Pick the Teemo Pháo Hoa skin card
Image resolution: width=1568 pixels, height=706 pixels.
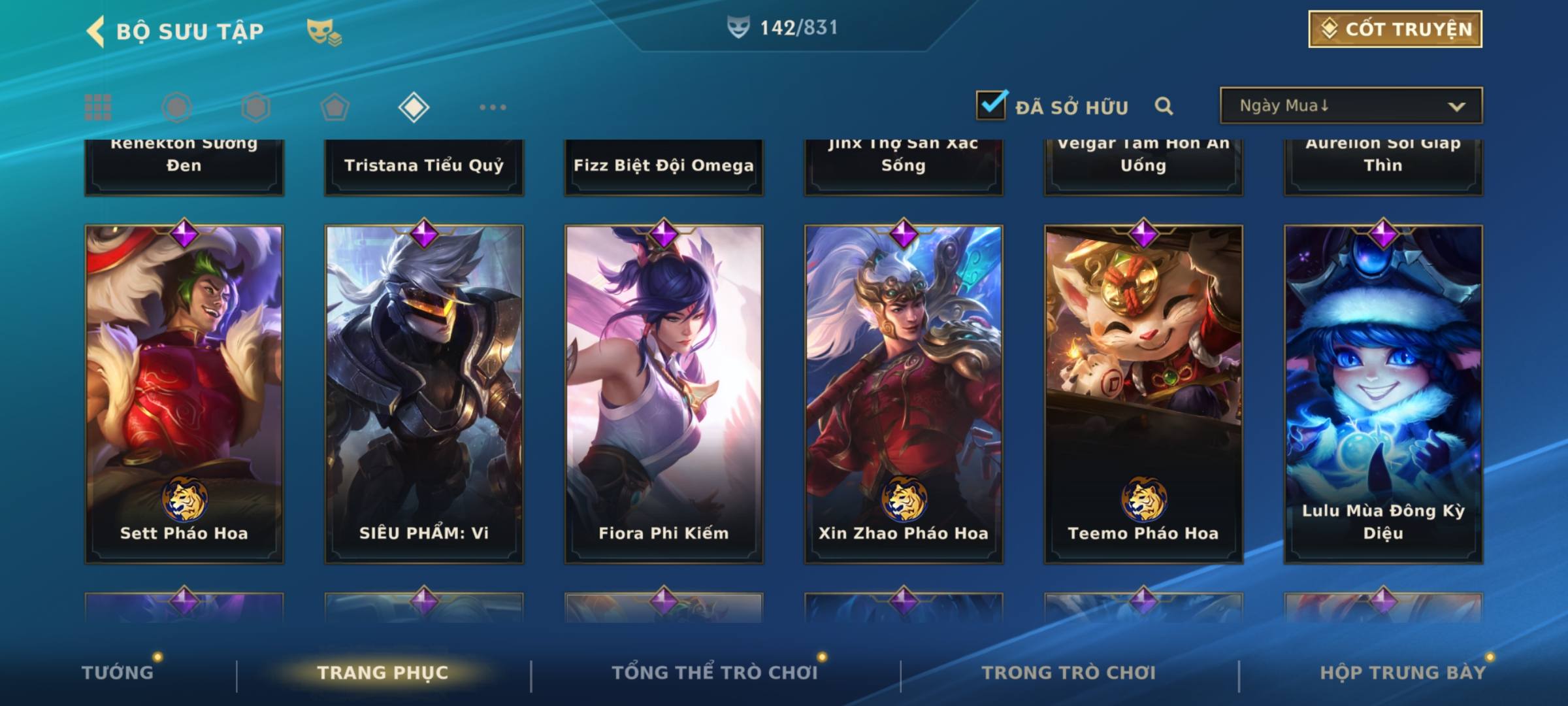pos(1143,394)
